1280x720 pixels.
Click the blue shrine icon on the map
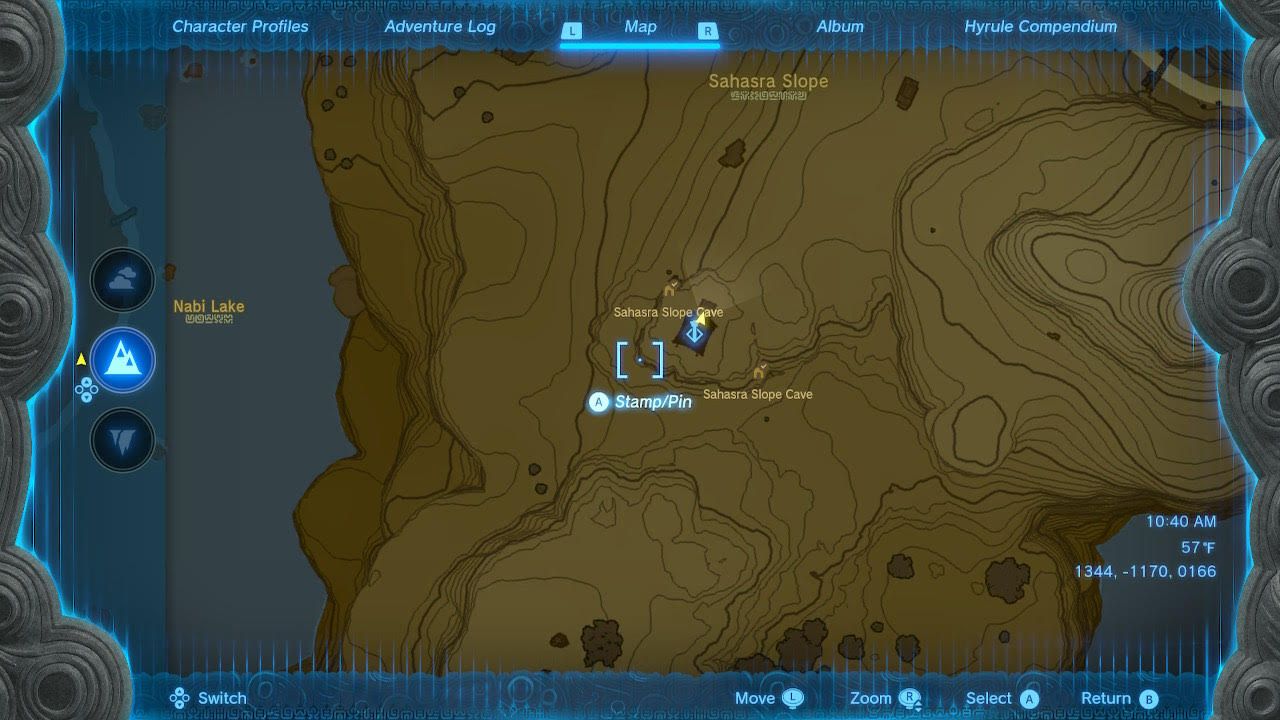tap(696, 332)
